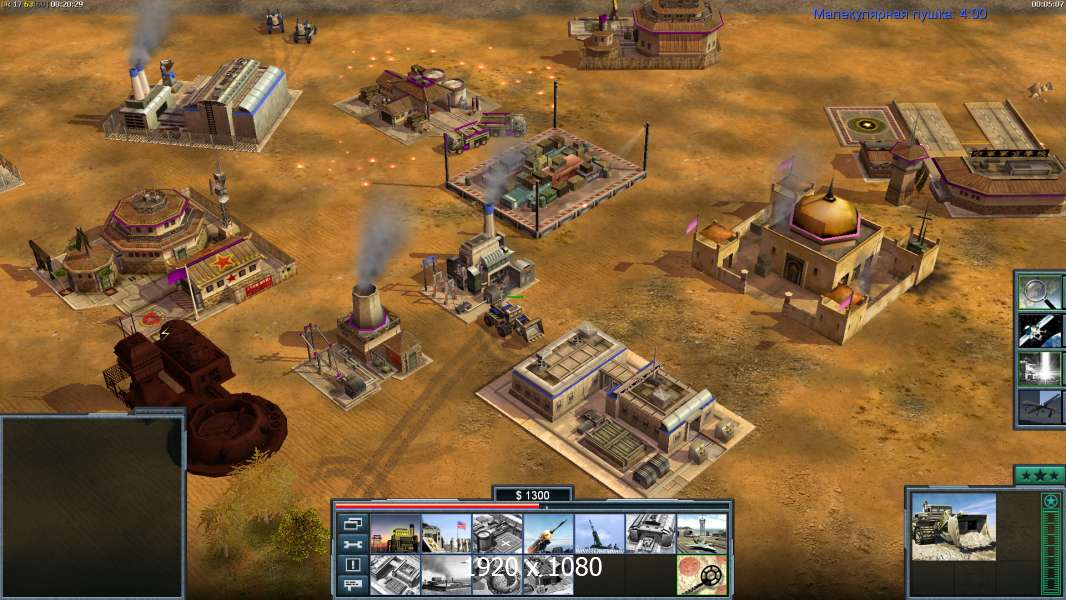This screenshot has height=600, width=1066.
Task: Select the power plant build icon
Action: coord(395,534)
